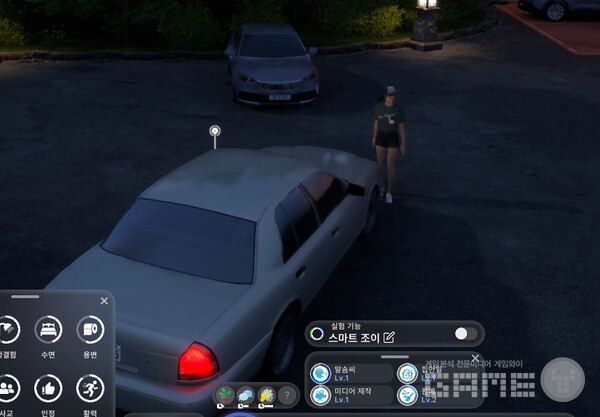The width and height of the screenshot is (600, 417).
Task: Click the yellow lightning status icon
Action: 266,395
